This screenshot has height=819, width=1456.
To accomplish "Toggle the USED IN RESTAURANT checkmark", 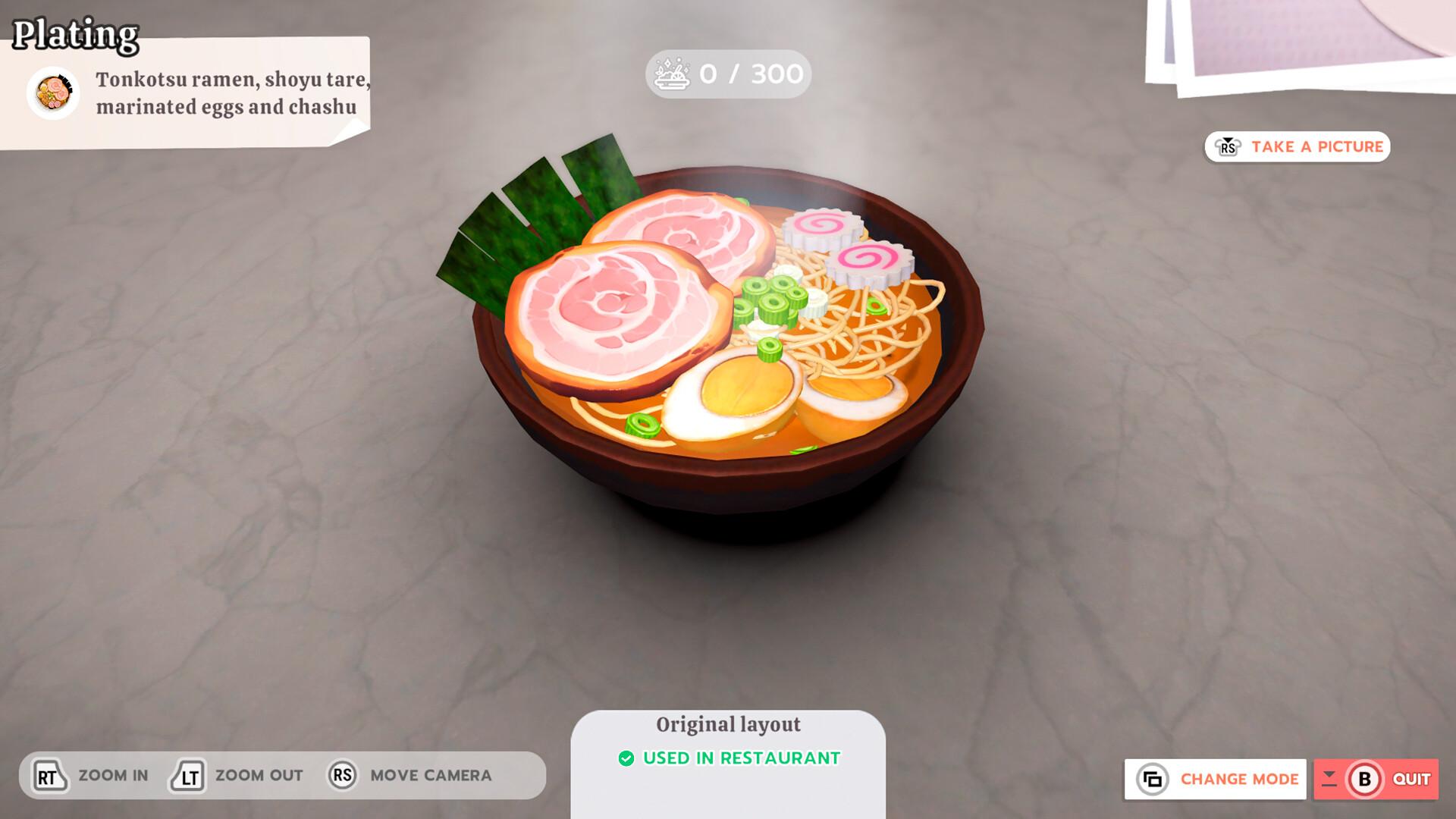I will (627, 756).
